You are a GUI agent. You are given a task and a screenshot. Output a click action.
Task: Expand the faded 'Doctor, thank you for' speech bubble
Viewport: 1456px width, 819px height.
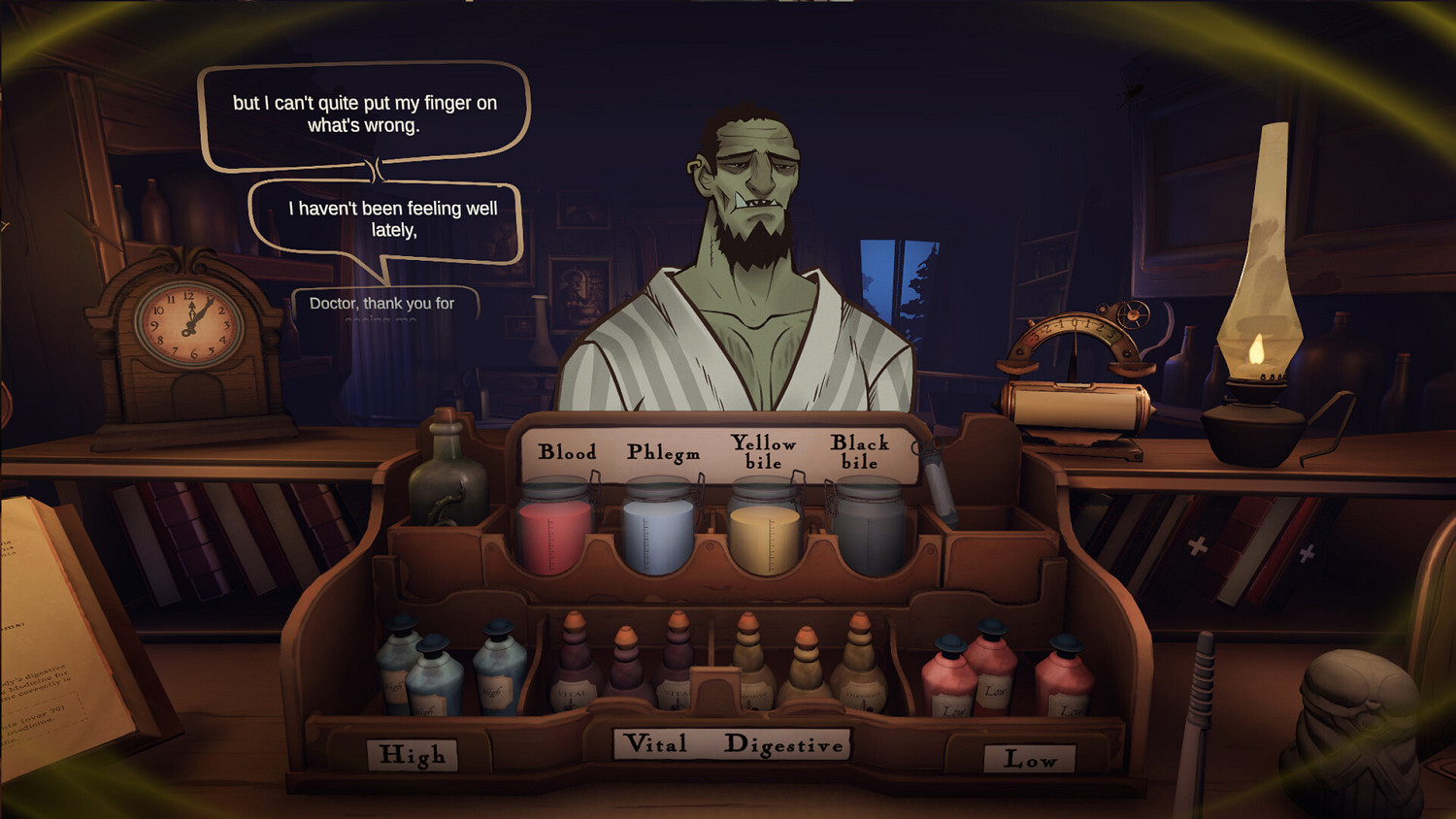(383, 306)
